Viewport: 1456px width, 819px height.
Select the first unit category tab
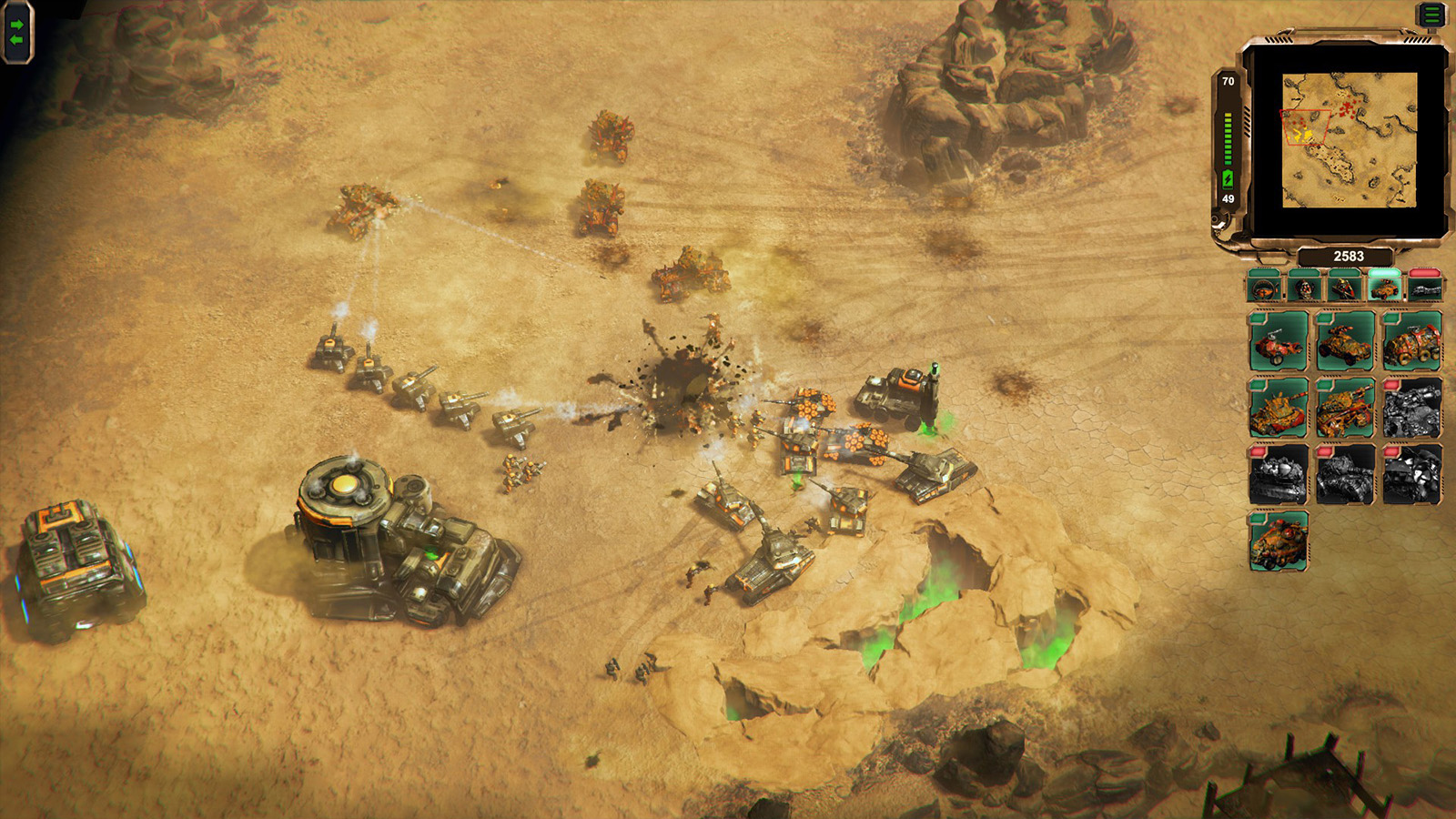(x=1265, y=289)
